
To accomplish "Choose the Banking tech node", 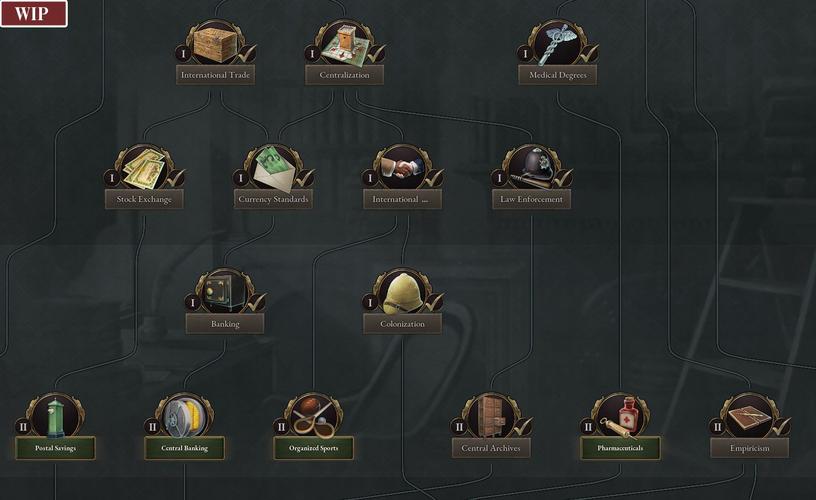I will pyautogui.click(x=225, y=323).
